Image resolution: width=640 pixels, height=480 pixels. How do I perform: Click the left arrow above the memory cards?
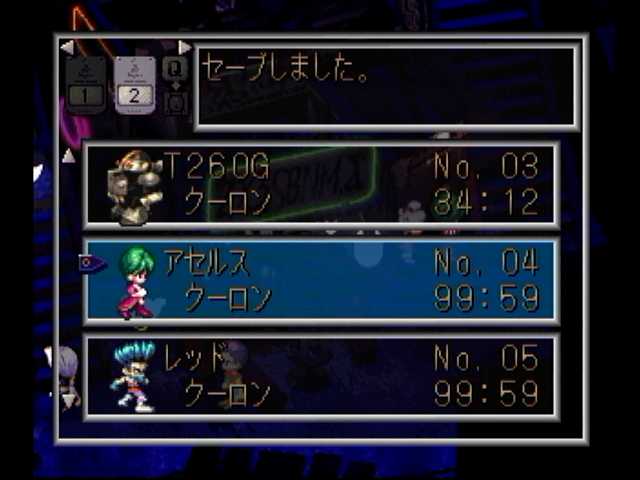coord(67,47)
